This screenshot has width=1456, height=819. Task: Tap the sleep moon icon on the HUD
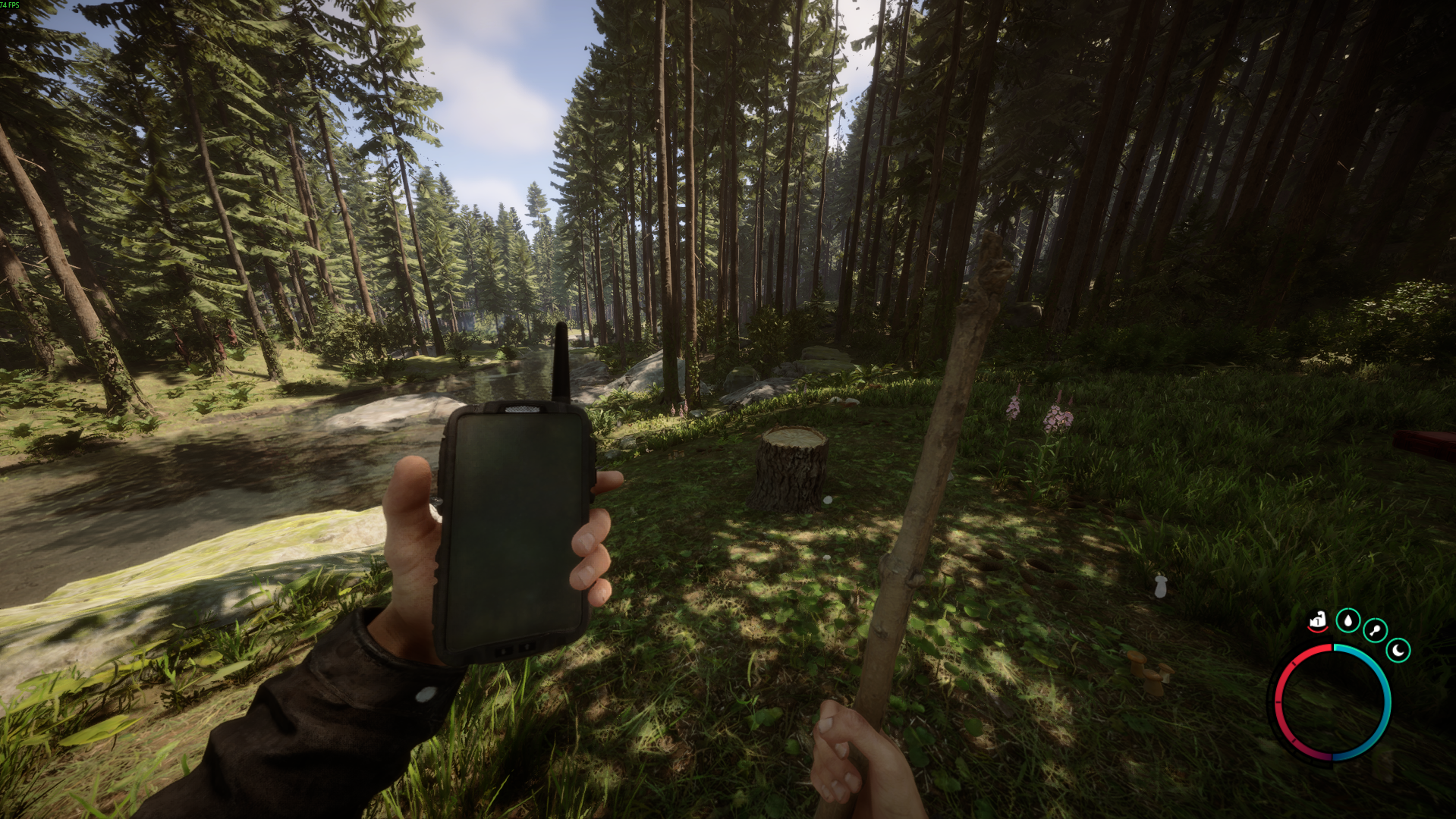click(1398, 650)
